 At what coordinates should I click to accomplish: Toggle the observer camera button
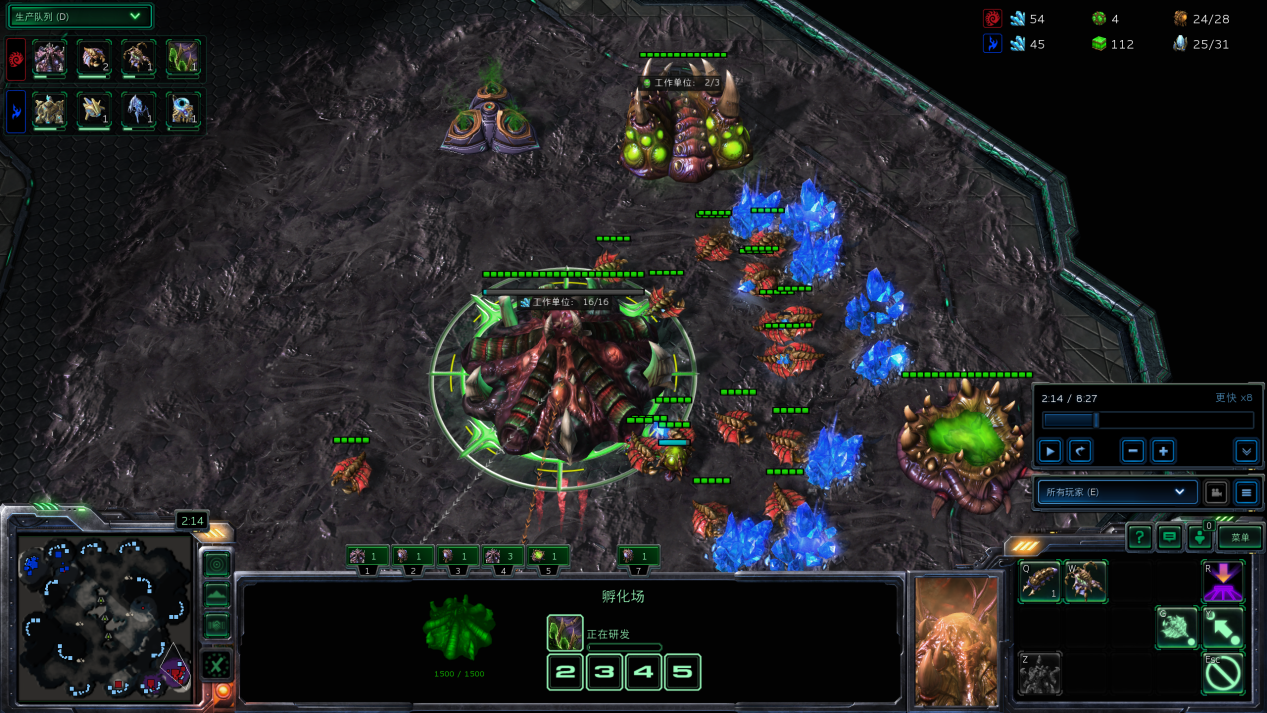point(1215,492)
